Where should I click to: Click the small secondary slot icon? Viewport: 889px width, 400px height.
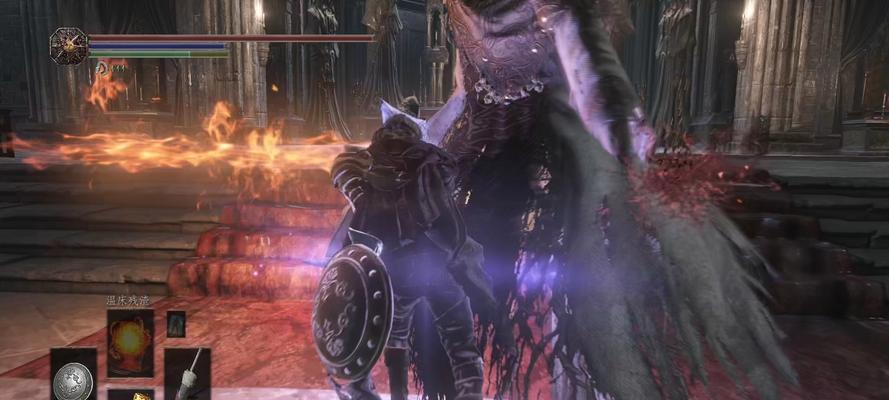pos(176,324)
